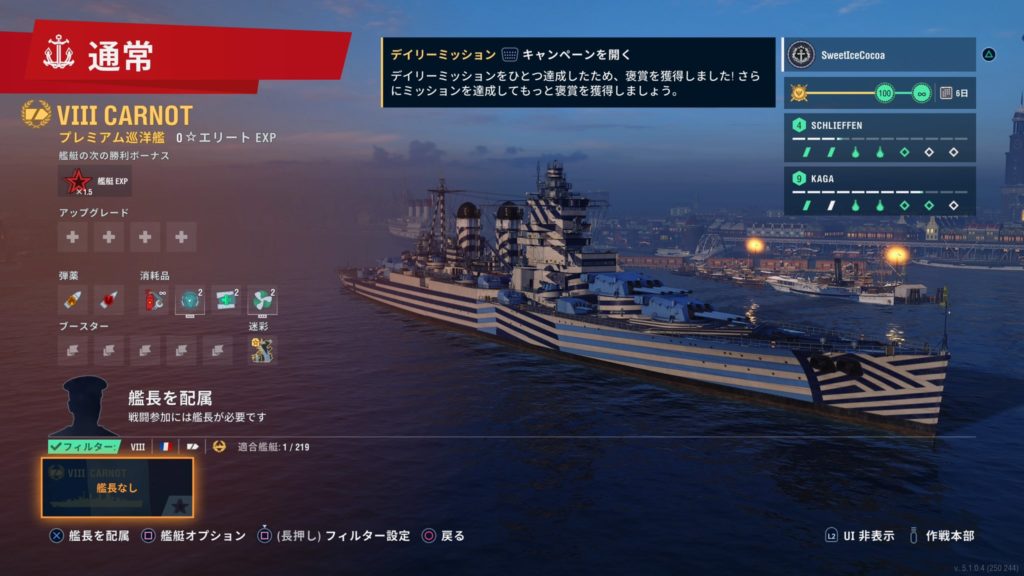
Task: Select the VIII Carnot ship card
Action: click(117, 487)
